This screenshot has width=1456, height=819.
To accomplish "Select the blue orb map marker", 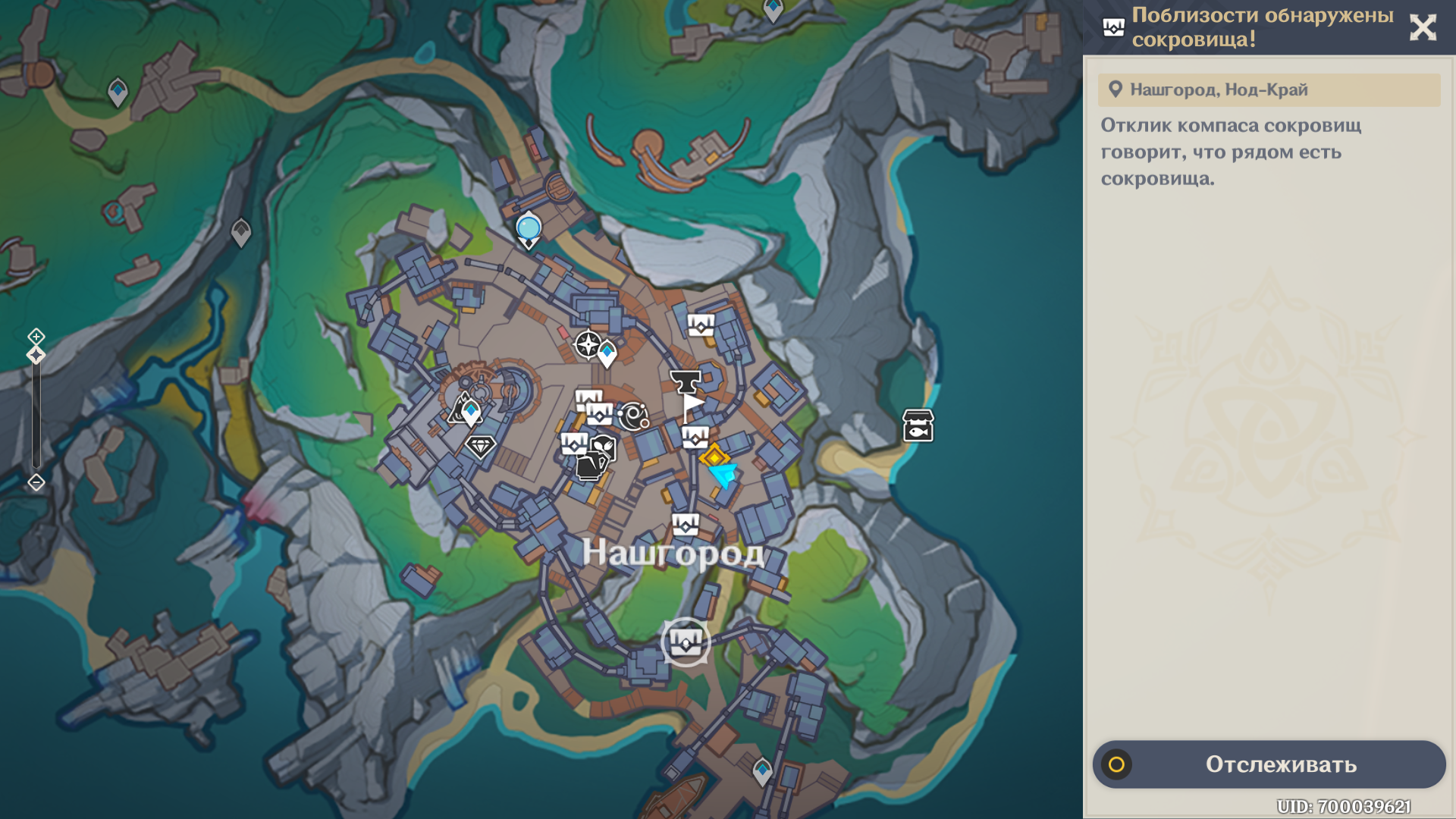I will click(x=529, y=227).
